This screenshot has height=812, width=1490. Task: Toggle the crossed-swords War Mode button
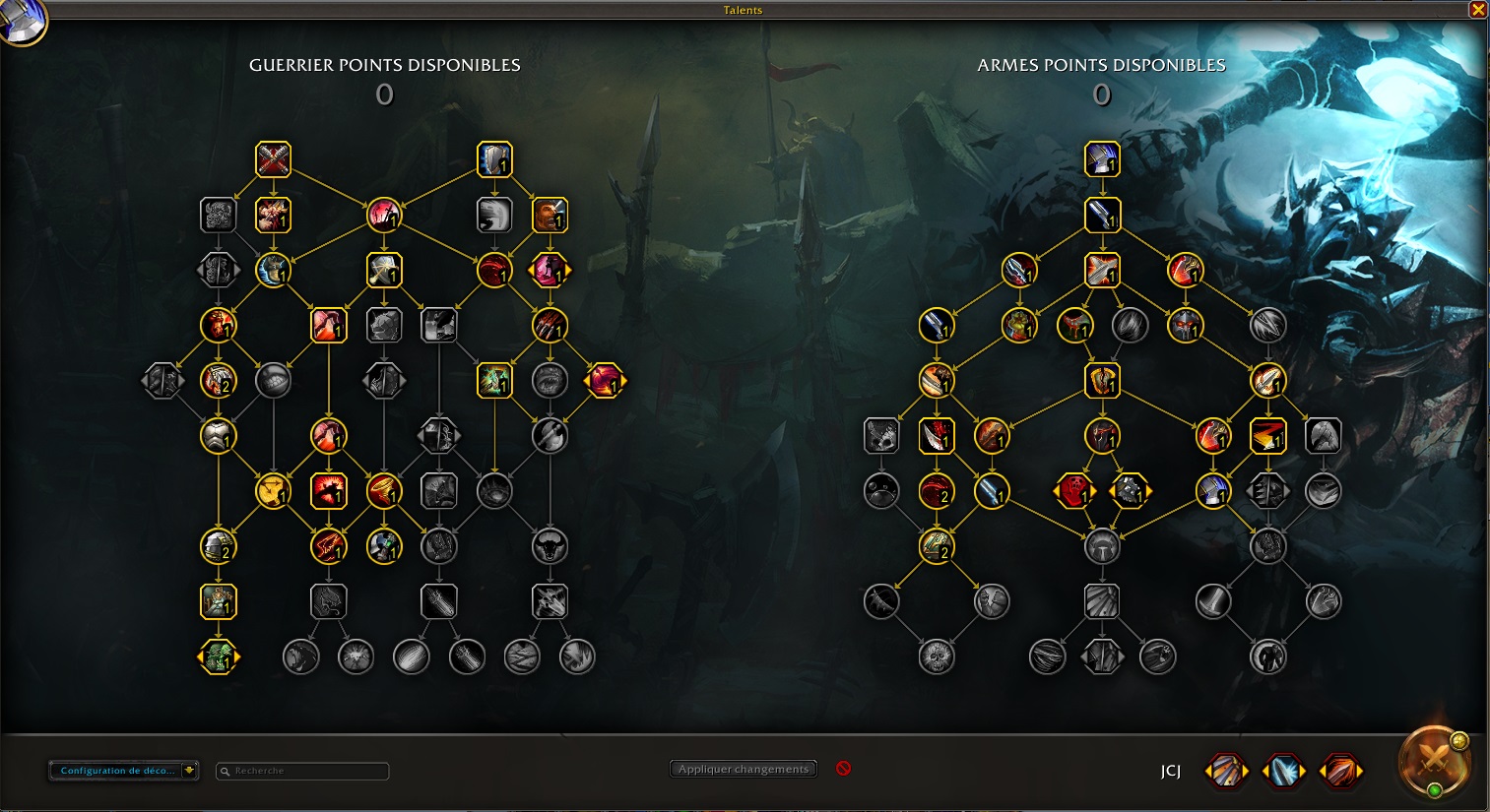tap(1434, 761)
